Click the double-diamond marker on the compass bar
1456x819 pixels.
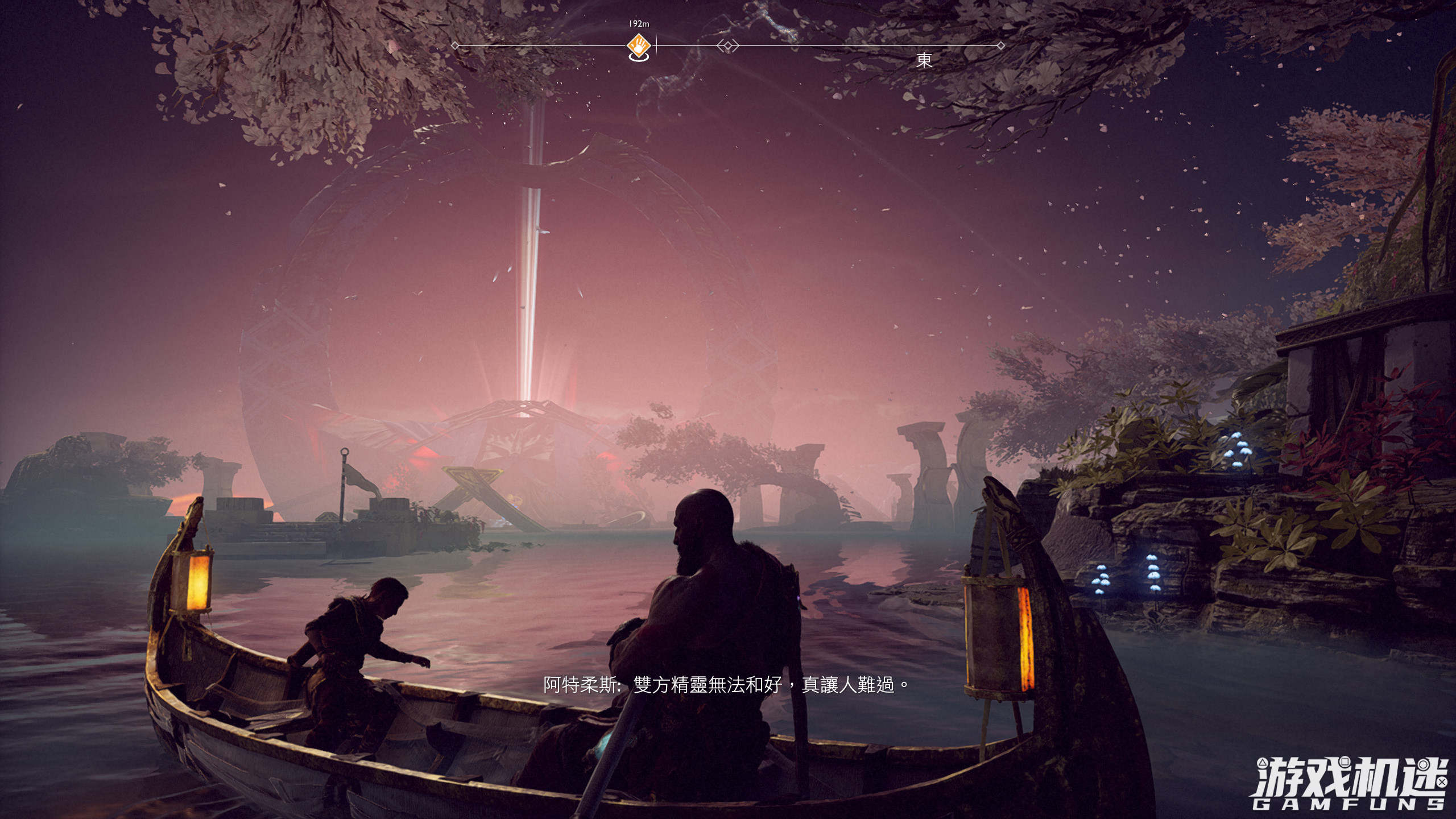[728, 45]
